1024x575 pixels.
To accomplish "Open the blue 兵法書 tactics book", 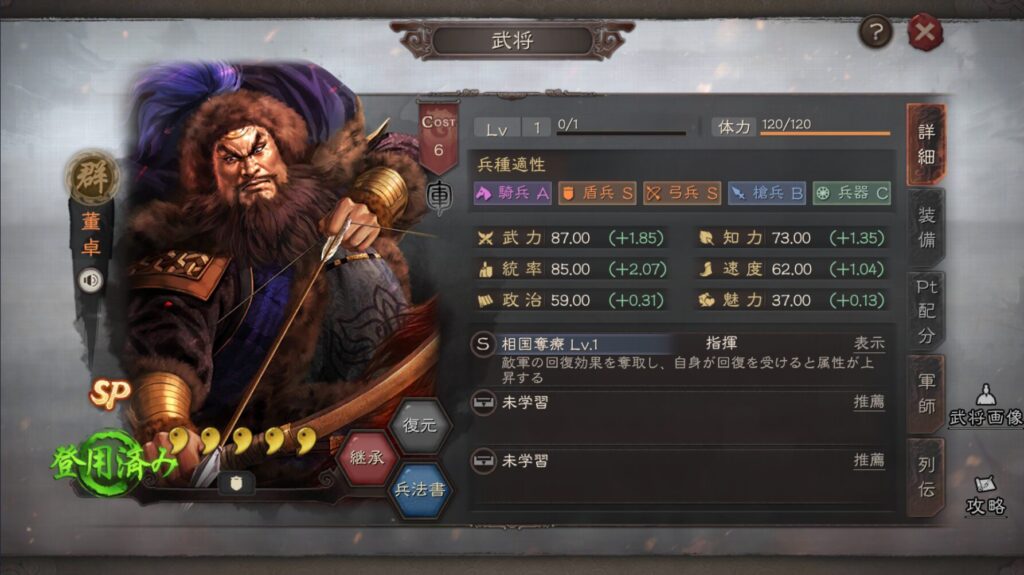I will coord(420,491).
